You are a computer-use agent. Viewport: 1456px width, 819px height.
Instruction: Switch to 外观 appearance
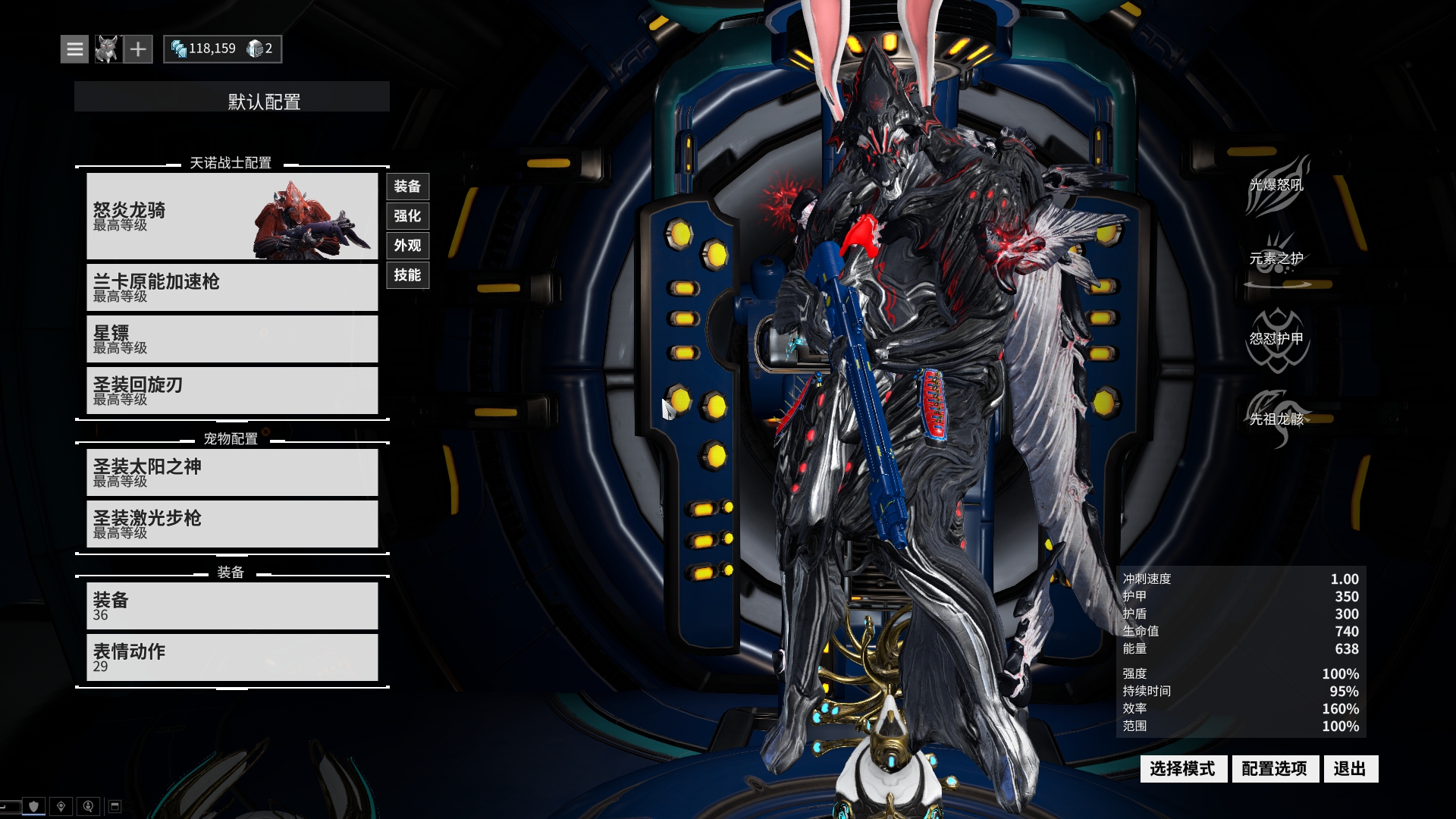pos(407,246)
